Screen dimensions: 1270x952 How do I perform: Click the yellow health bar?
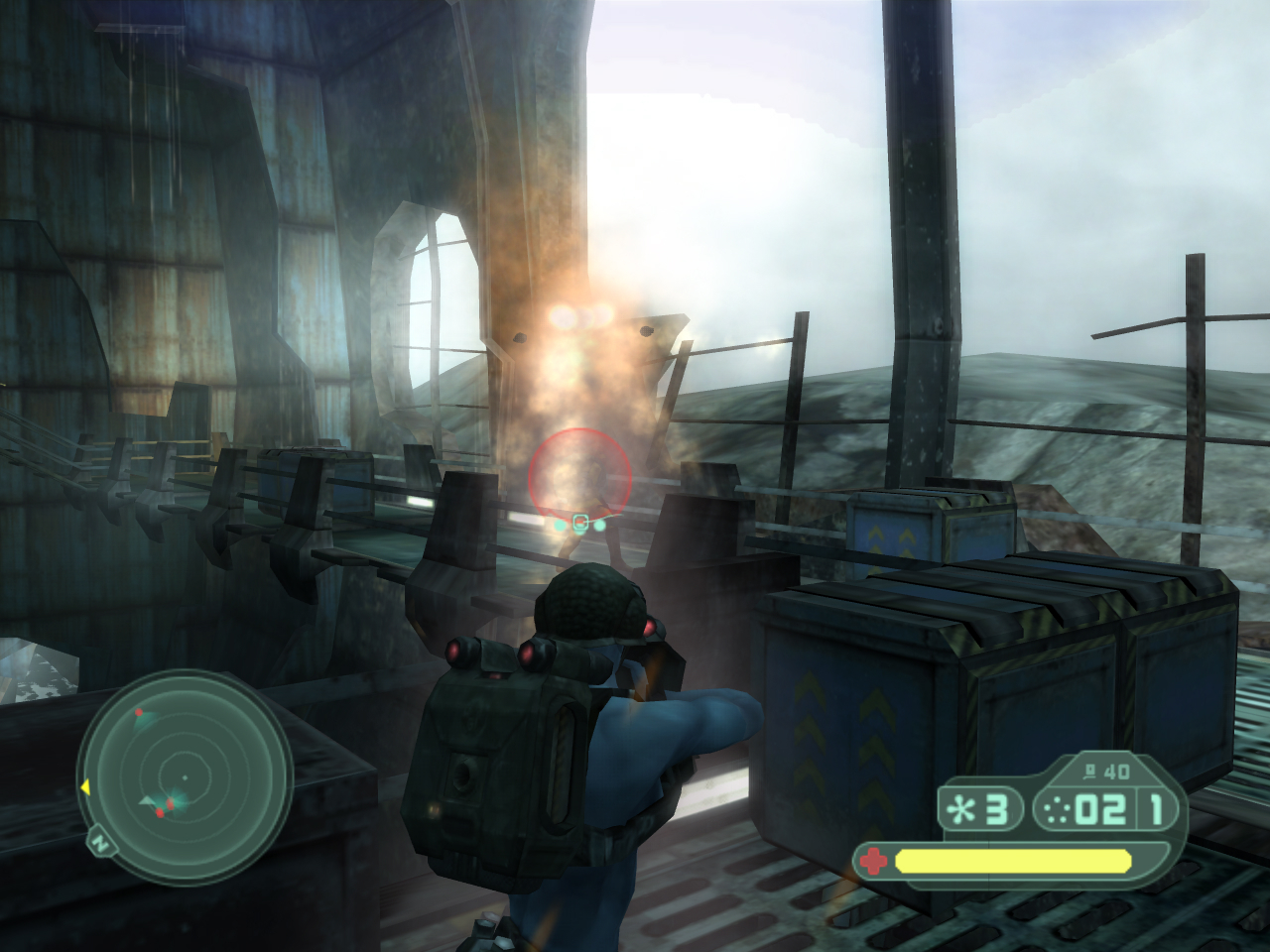pos(1012,861)
